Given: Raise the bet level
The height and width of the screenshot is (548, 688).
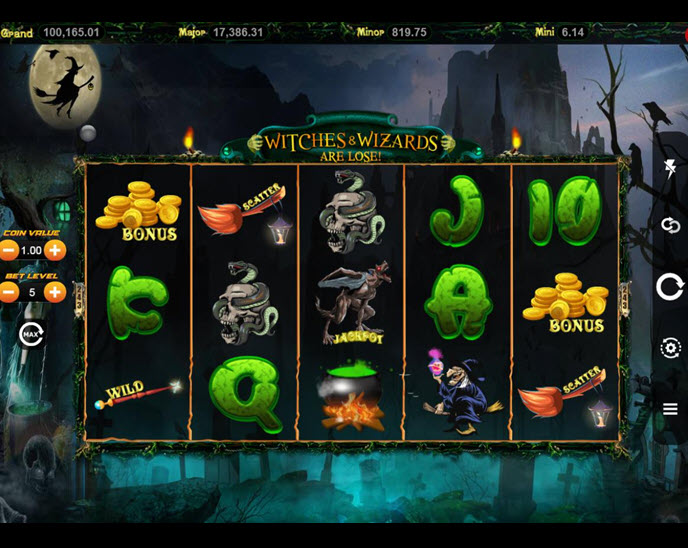Looking at the screenshot, I should click(x=55, y=292).
